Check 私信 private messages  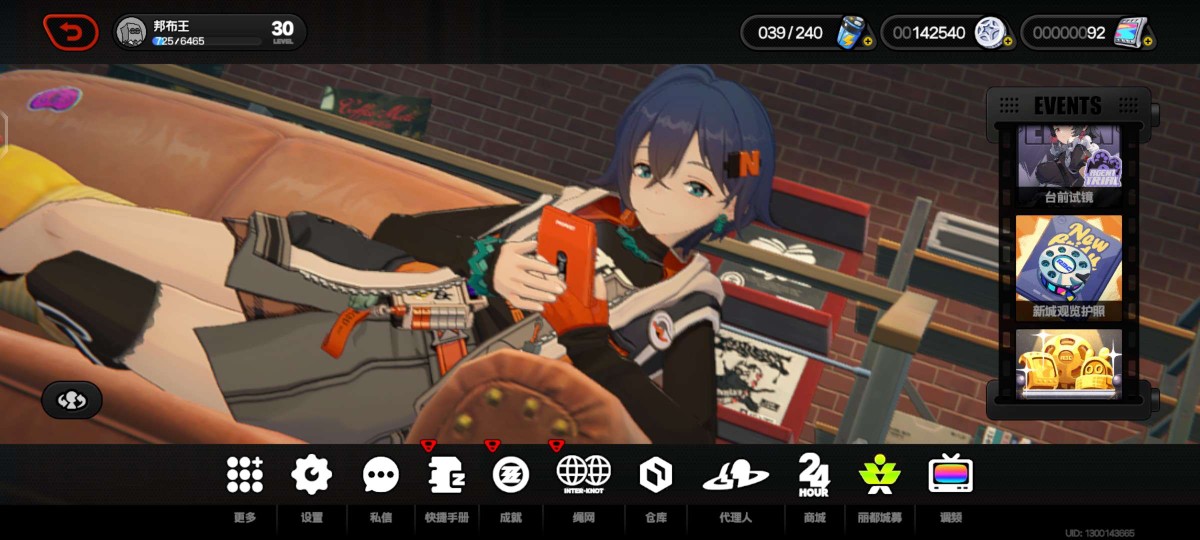tap(380, 474)
